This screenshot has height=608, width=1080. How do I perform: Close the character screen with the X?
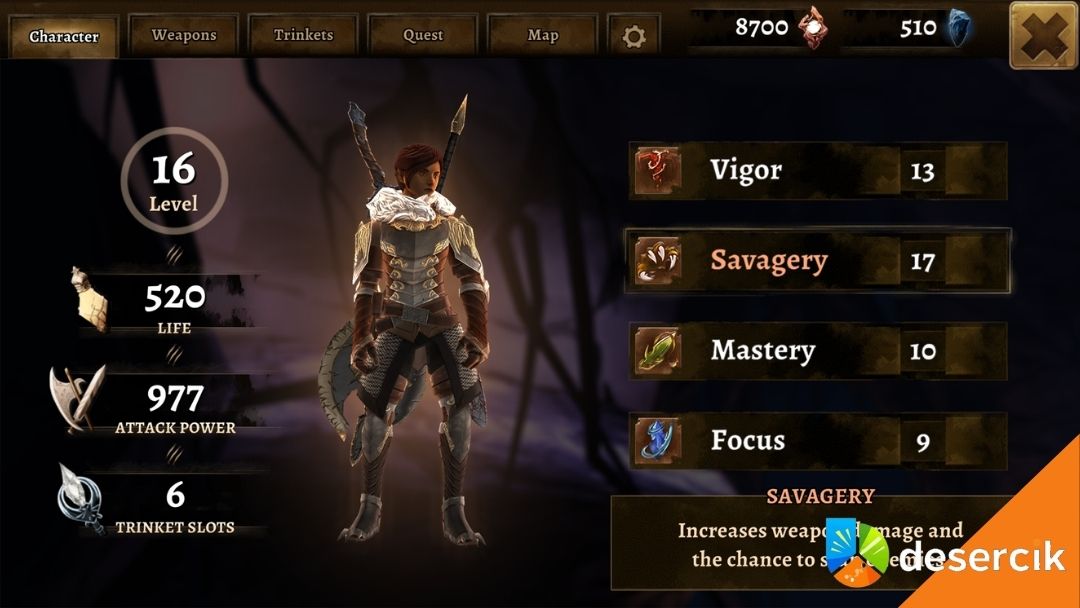coord(1043,35)
